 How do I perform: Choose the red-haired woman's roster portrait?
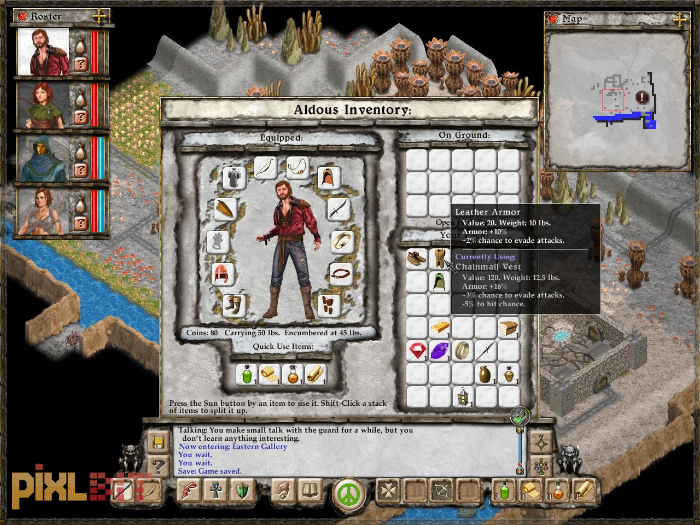click(43, 106)
